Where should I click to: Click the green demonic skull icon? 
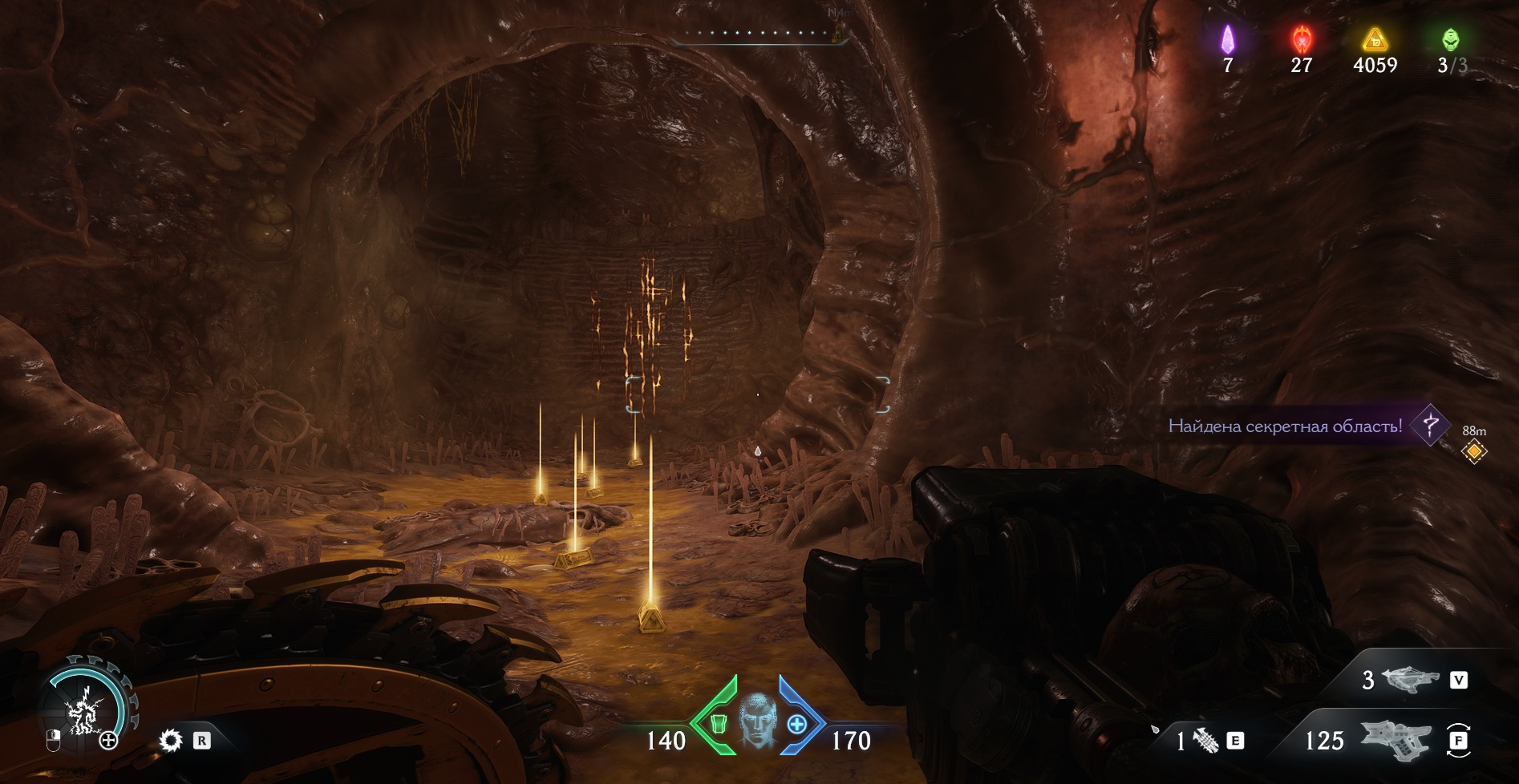[1451, 38]
